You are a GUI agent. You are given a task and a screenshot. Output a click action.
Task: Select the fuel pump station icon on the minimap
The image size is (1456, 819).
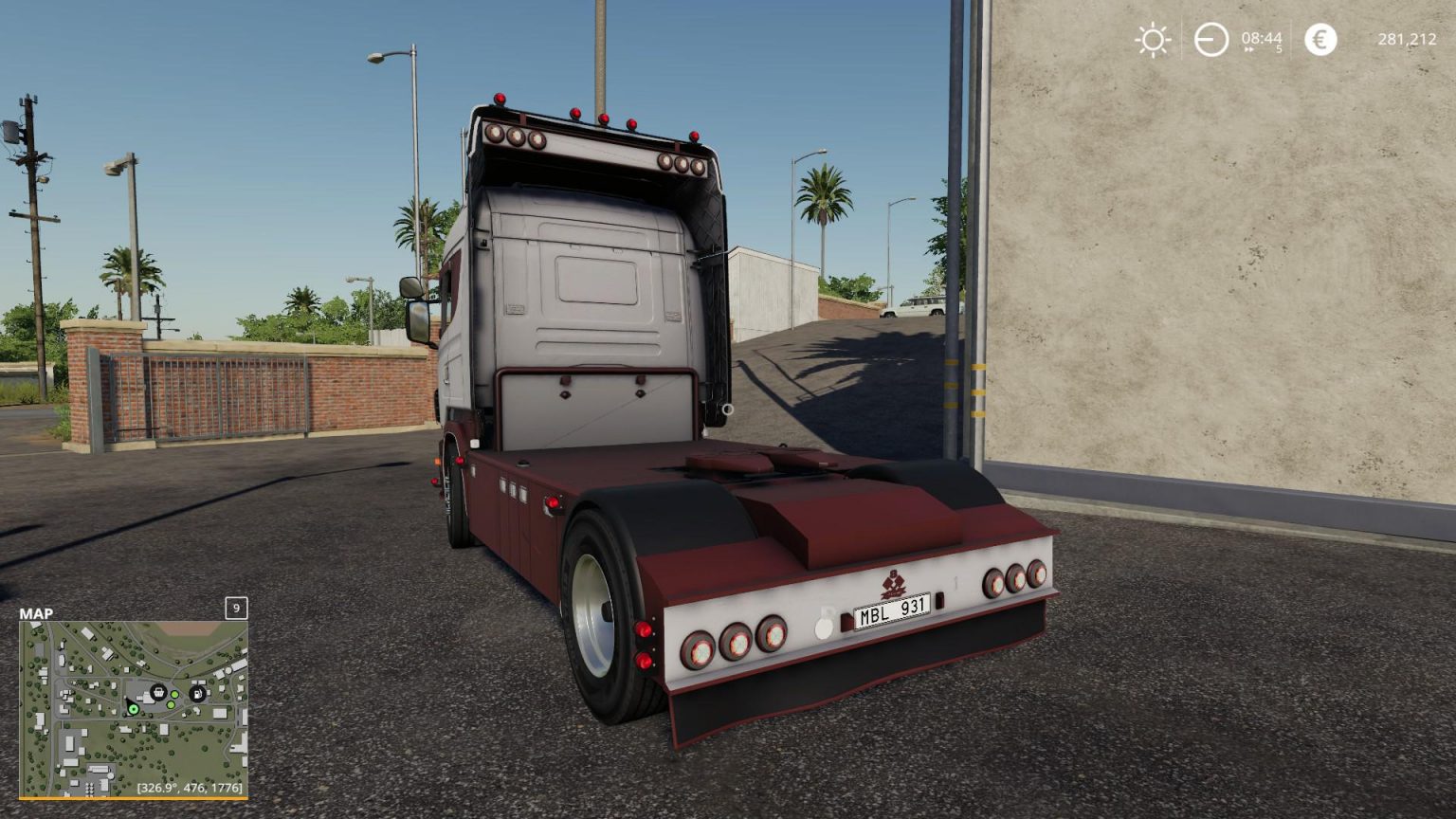[196, 694]
